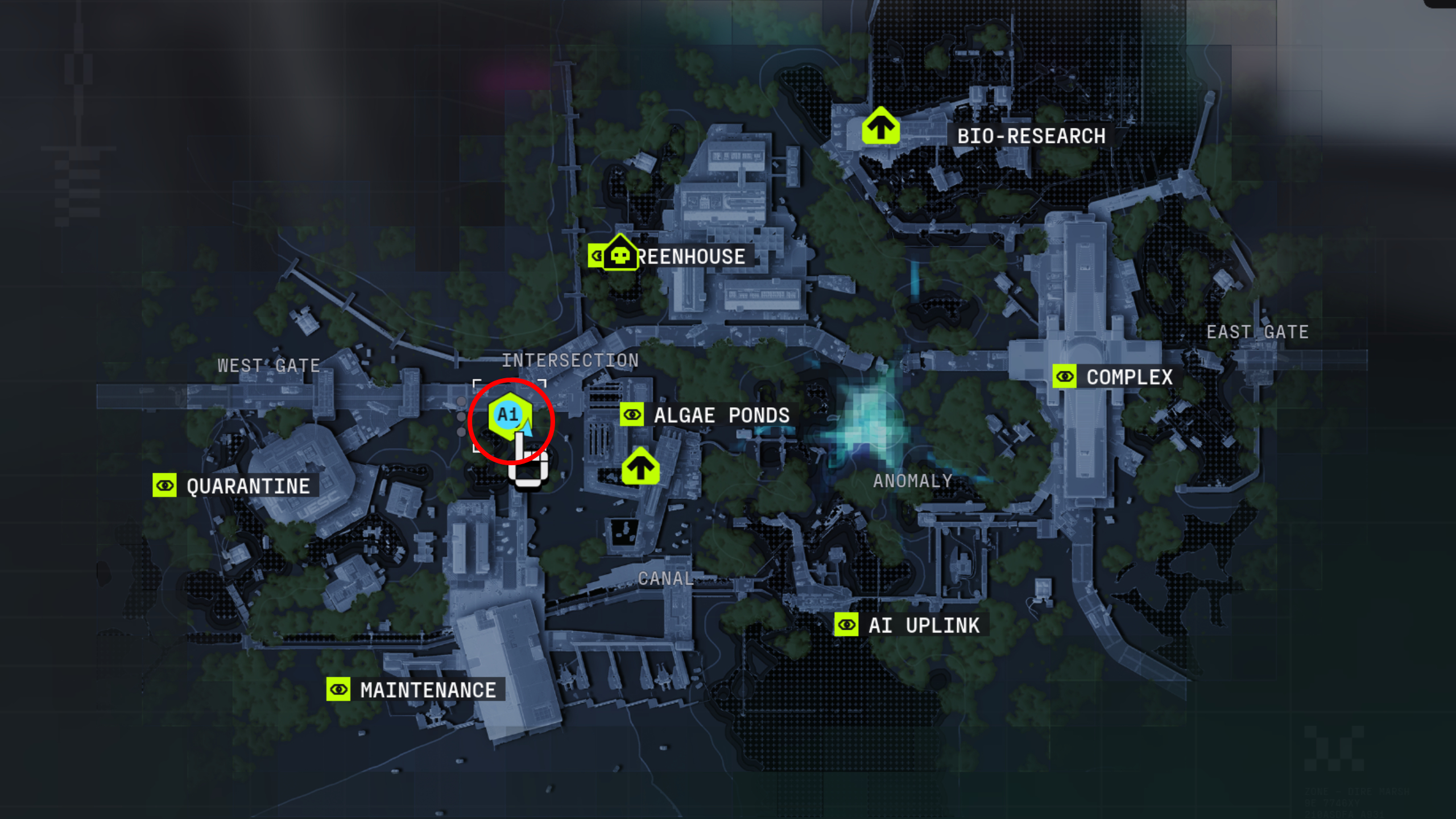Image resolution: width=1456 pixels, height=819 pixels.
Task: Select the skull danger icon near Greenhouse
Action: click(619, 255)
